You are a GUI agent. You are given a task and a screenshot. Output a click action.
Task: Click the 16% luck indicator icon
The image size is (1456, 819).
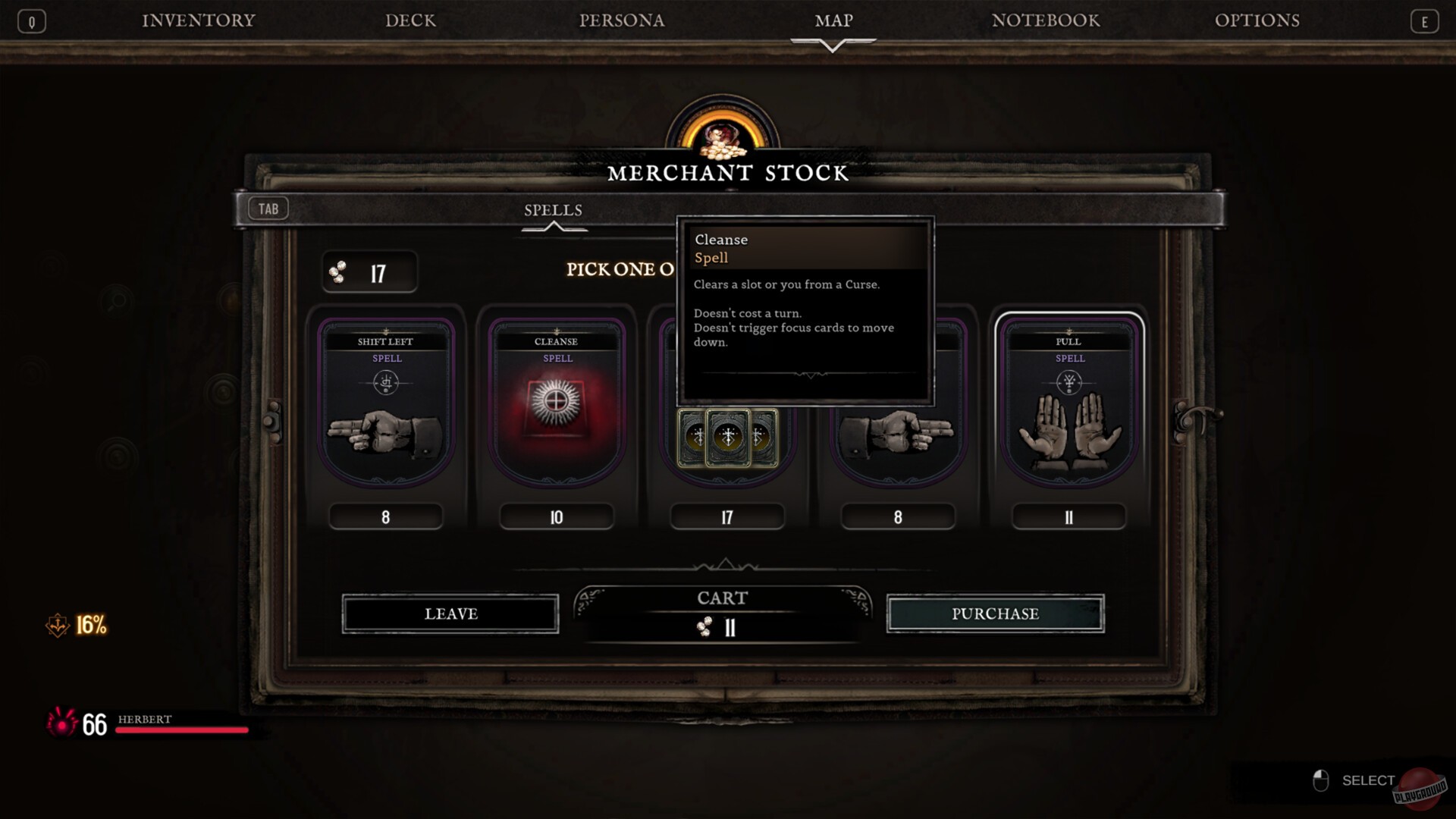(x=58, y=625)
